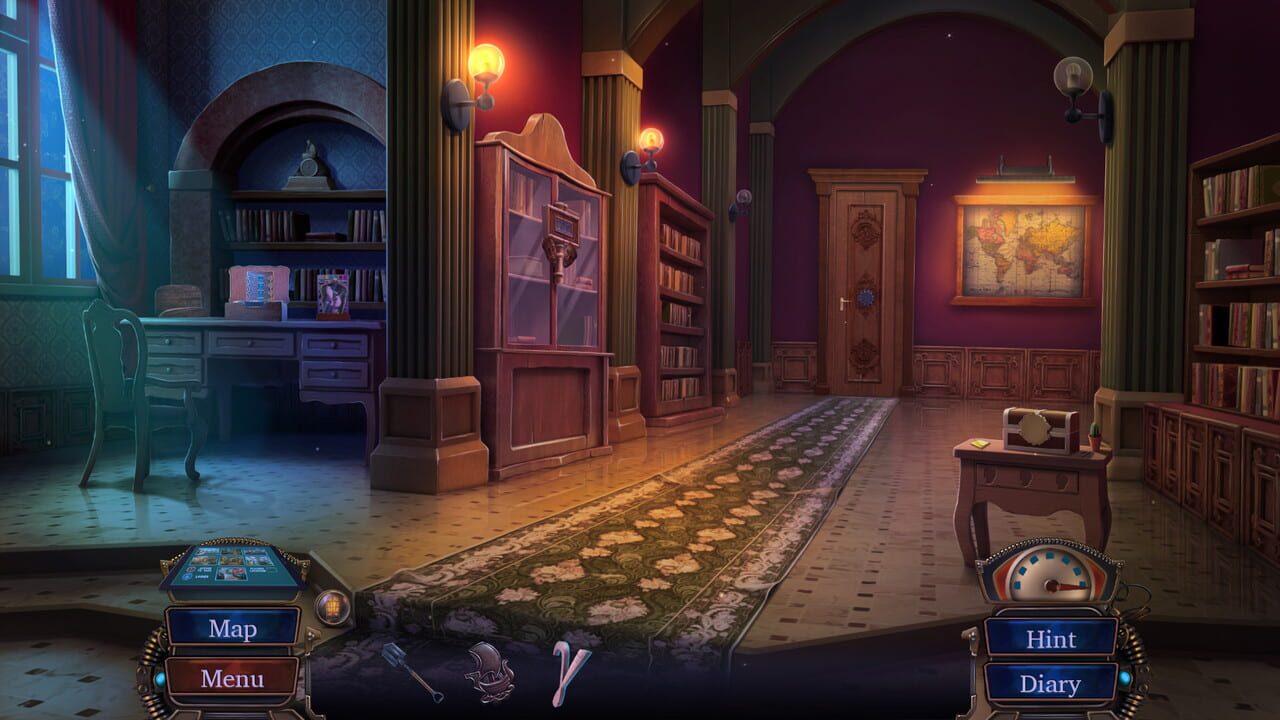
Task: Toggle the teal orb next to Diary
Action: pos(1126,679)
